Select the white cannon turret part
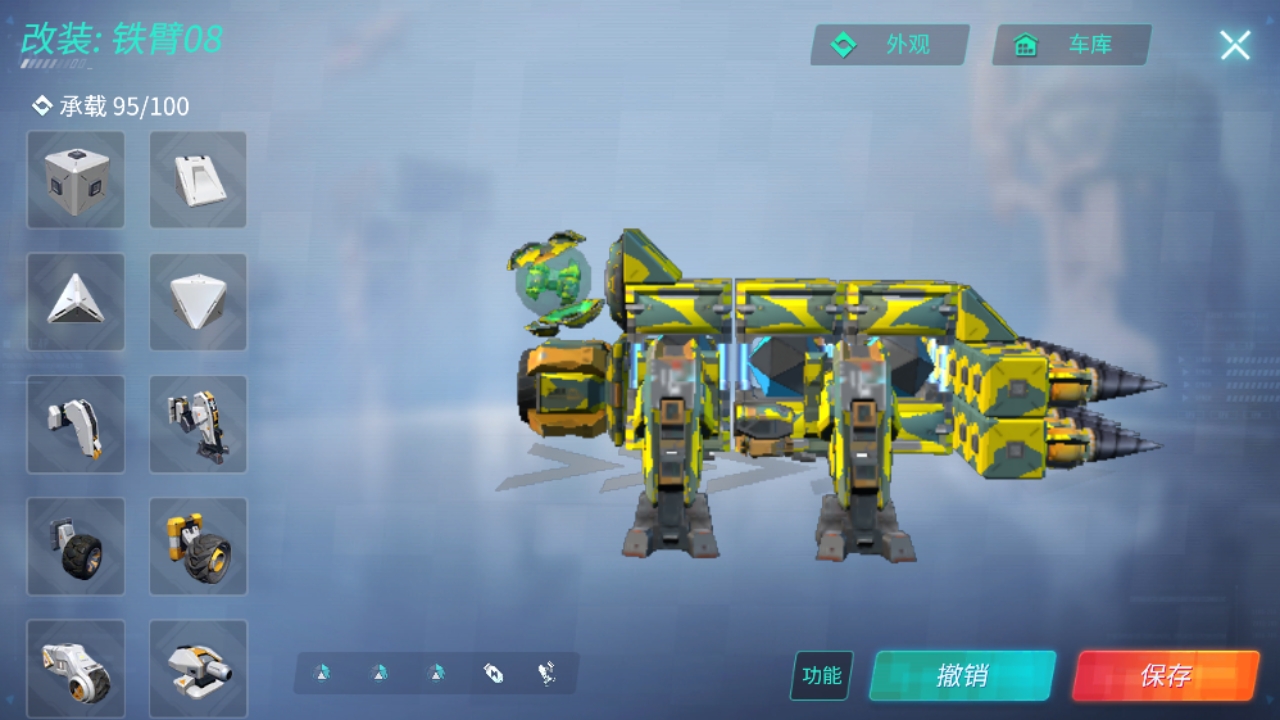 [x=198, y=668]
